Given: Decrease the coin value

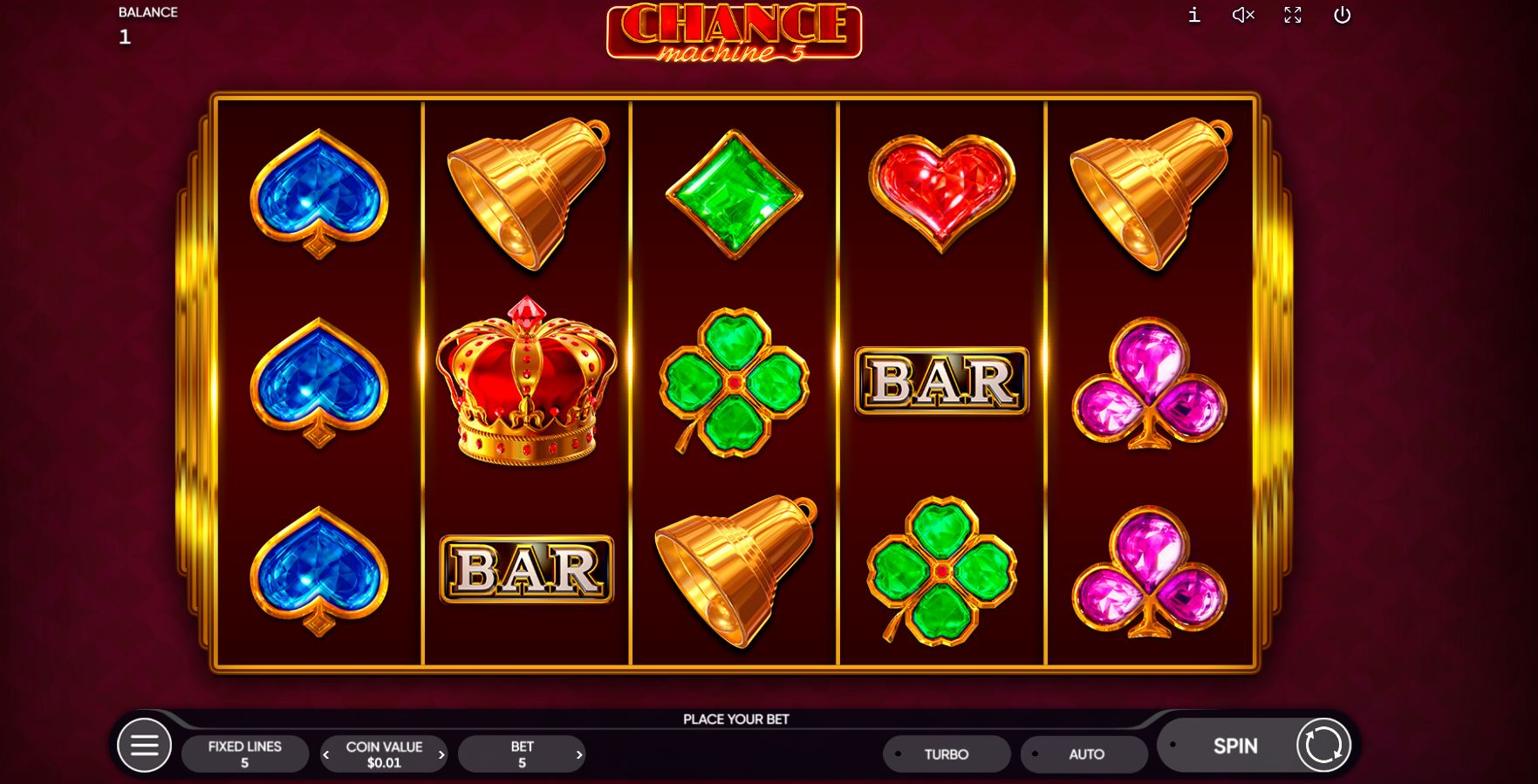Looking at the screenshot, I should pos(327,753).
